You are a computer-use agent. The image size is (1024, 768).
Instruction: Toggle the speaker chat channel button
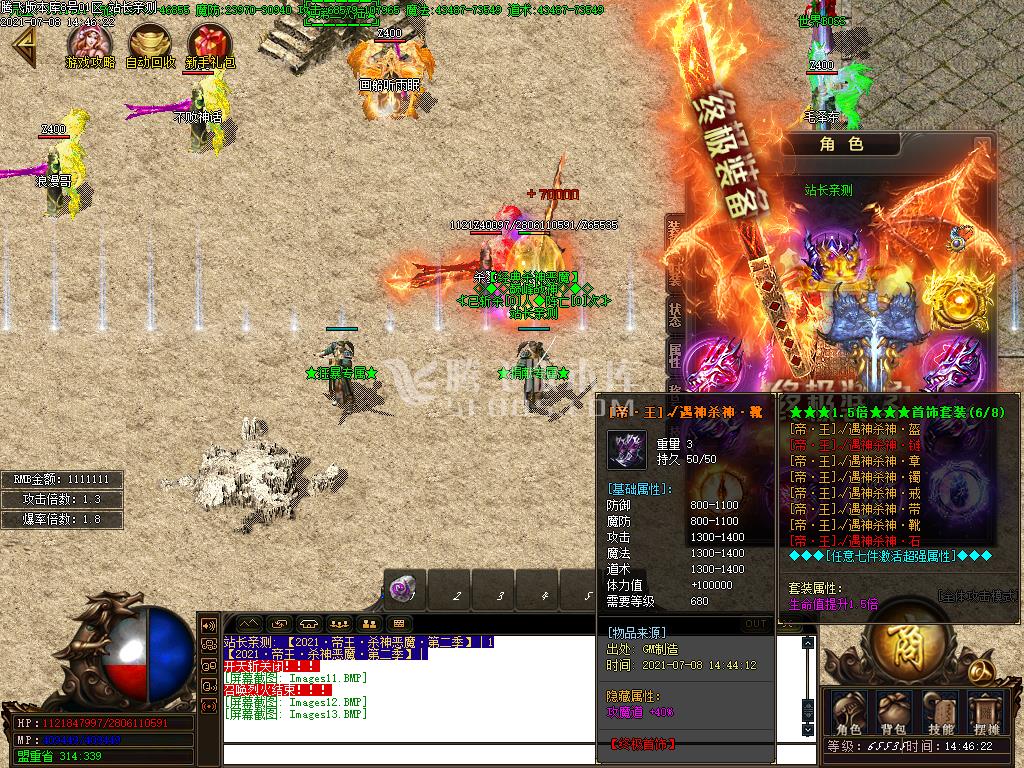tap(210, 623)
